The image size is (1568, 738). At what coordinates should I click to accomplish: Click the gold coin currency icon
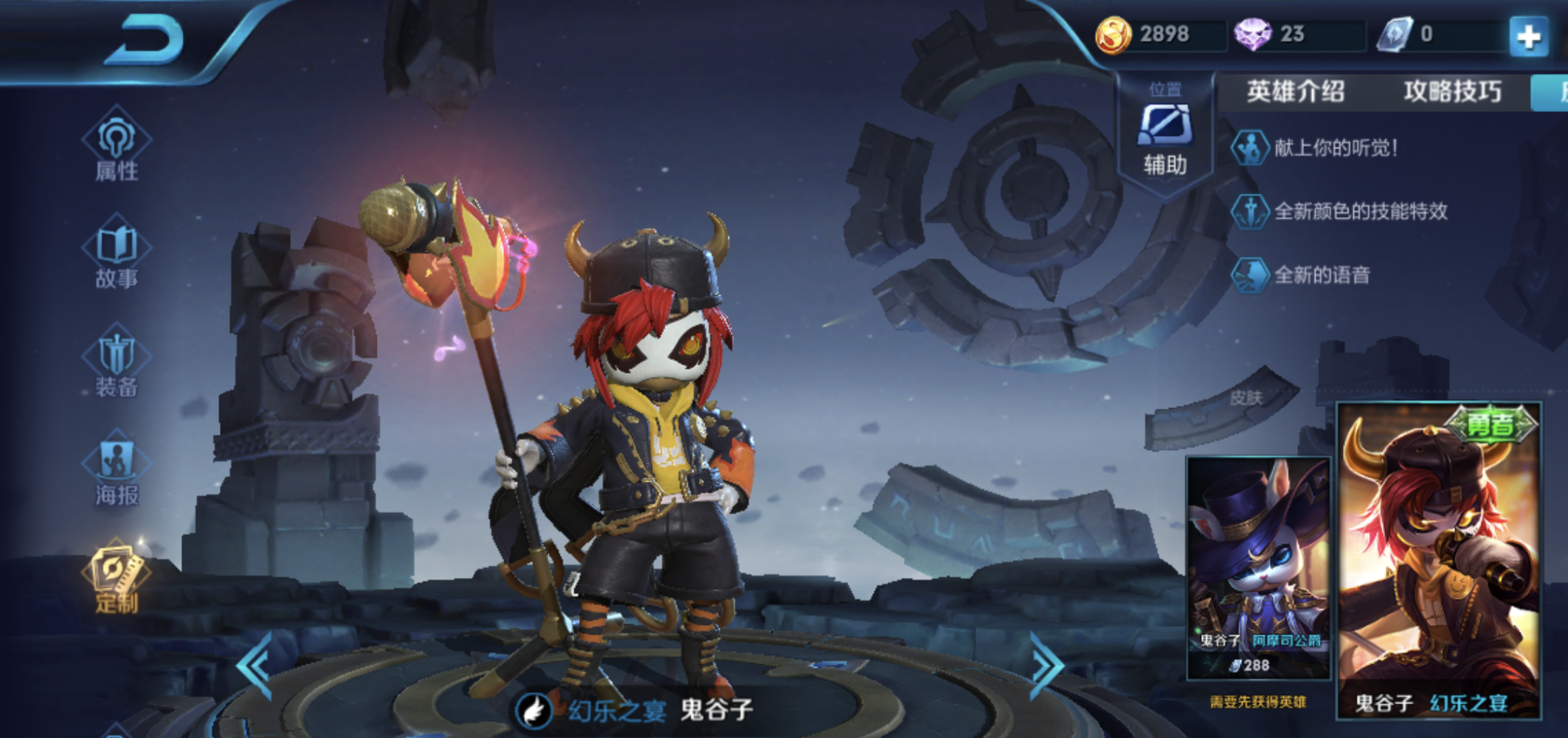(1113, 35)
